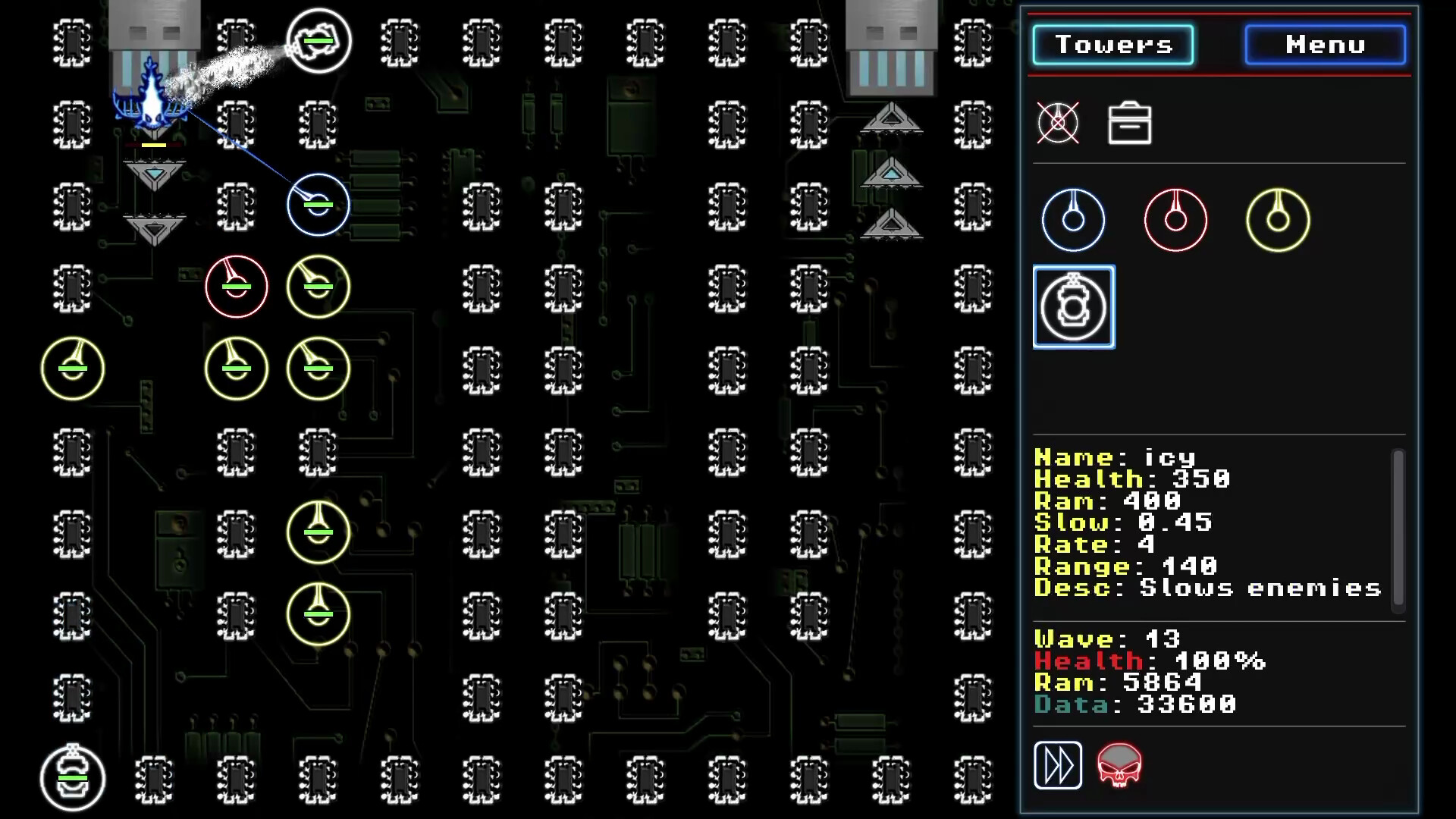Open the game Menu
This screenshot has height=819, width=1456.
(x=1324, y=44)
